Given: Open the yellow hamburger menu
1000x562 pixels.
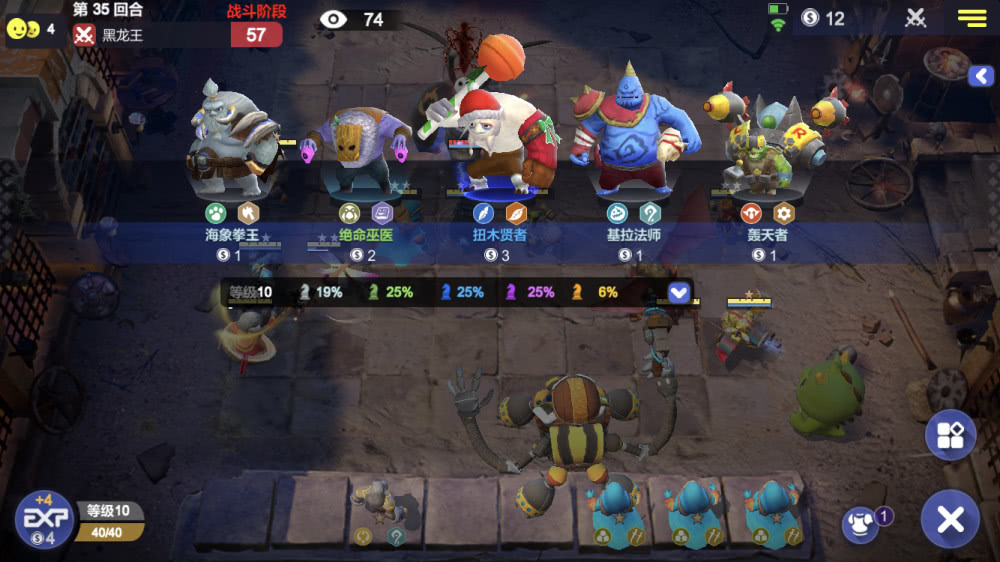Looking at the screenshot, I should tap(972, 18).
